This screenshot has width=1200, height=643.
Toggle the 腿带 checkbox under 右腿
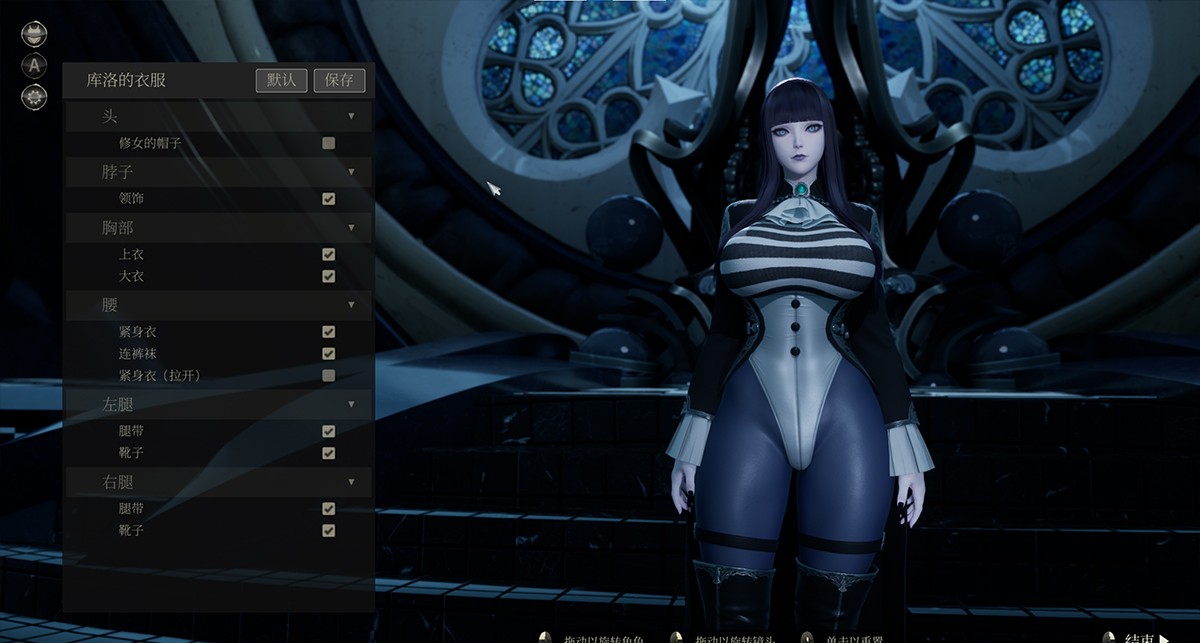coord(328,508)
